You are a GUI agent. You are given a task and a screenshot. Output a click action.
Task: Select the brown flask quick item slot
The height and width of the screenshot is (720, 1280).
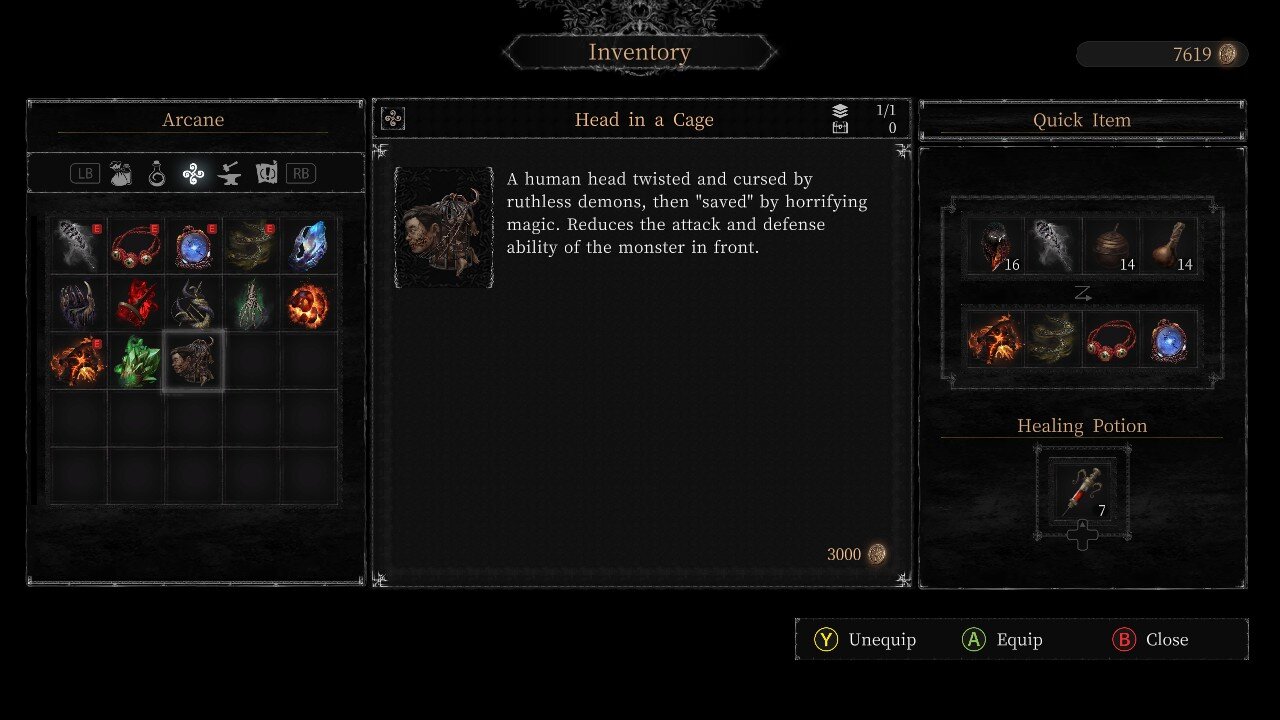(x=1168, y=246)
